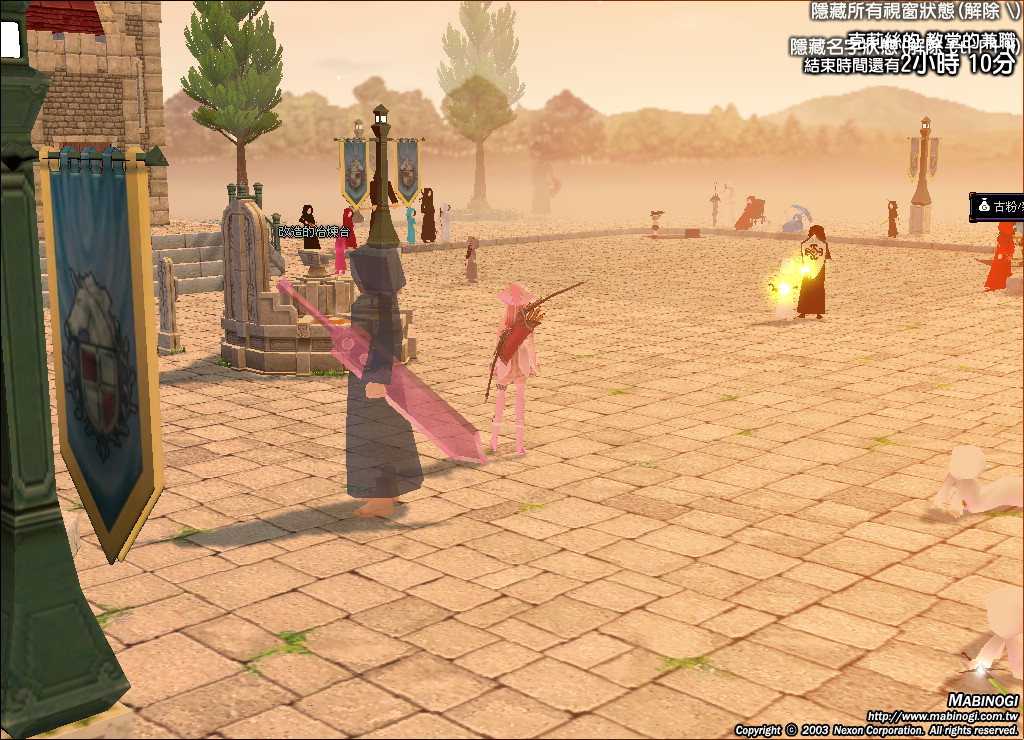Open the 古粉 personal shop sign
1024x740 pixels.
[x=998, y=206]
